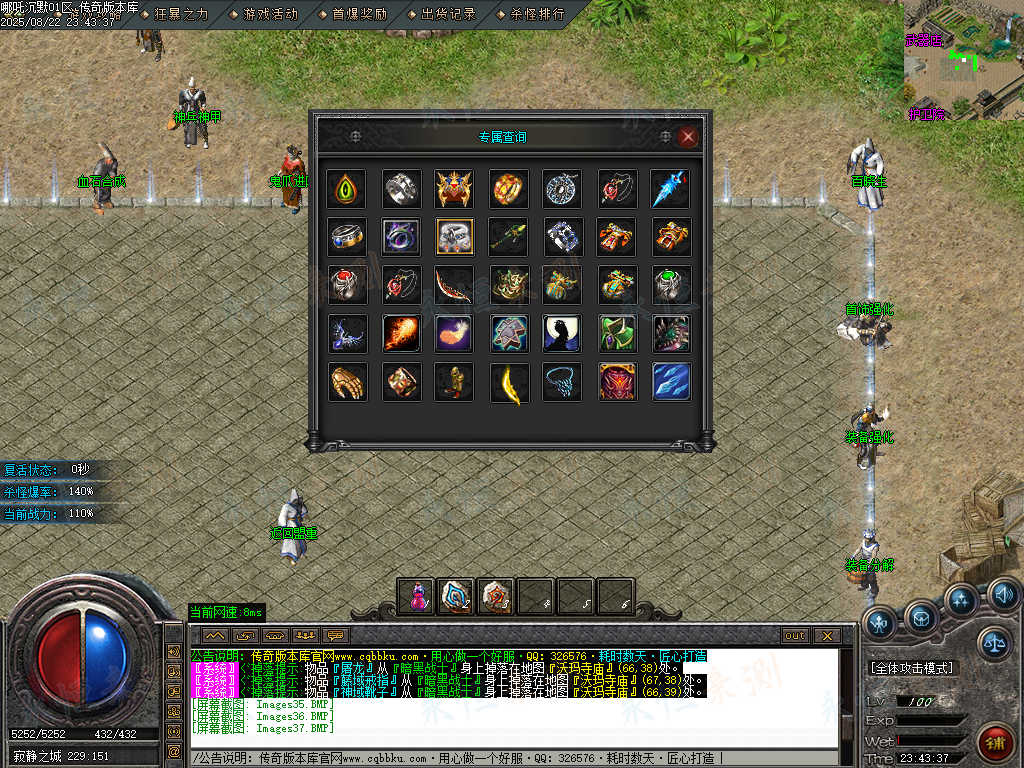This screenshot has width=1024, height=768.
Task: Select the green robe armor icon
Action: [x=617, y=333]
